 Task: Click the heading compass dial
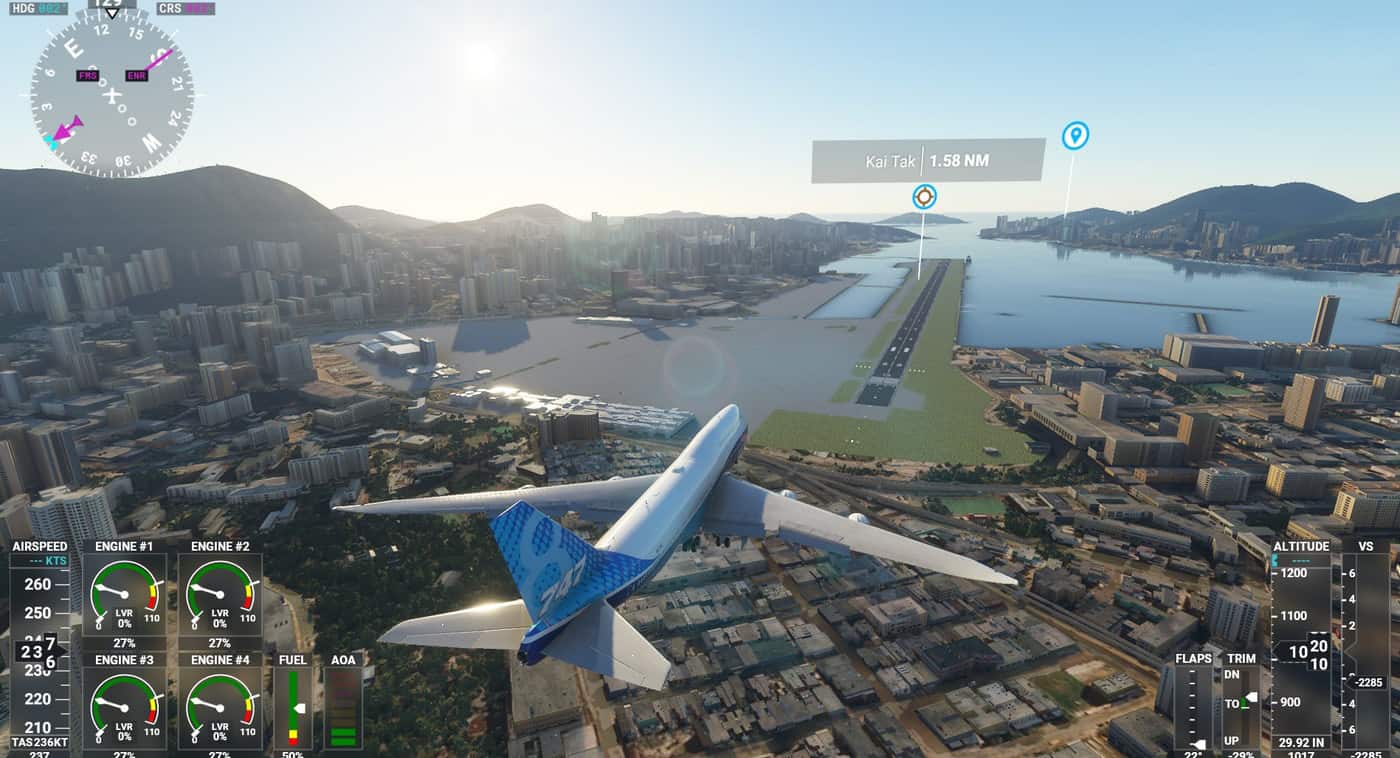(111, 95)
